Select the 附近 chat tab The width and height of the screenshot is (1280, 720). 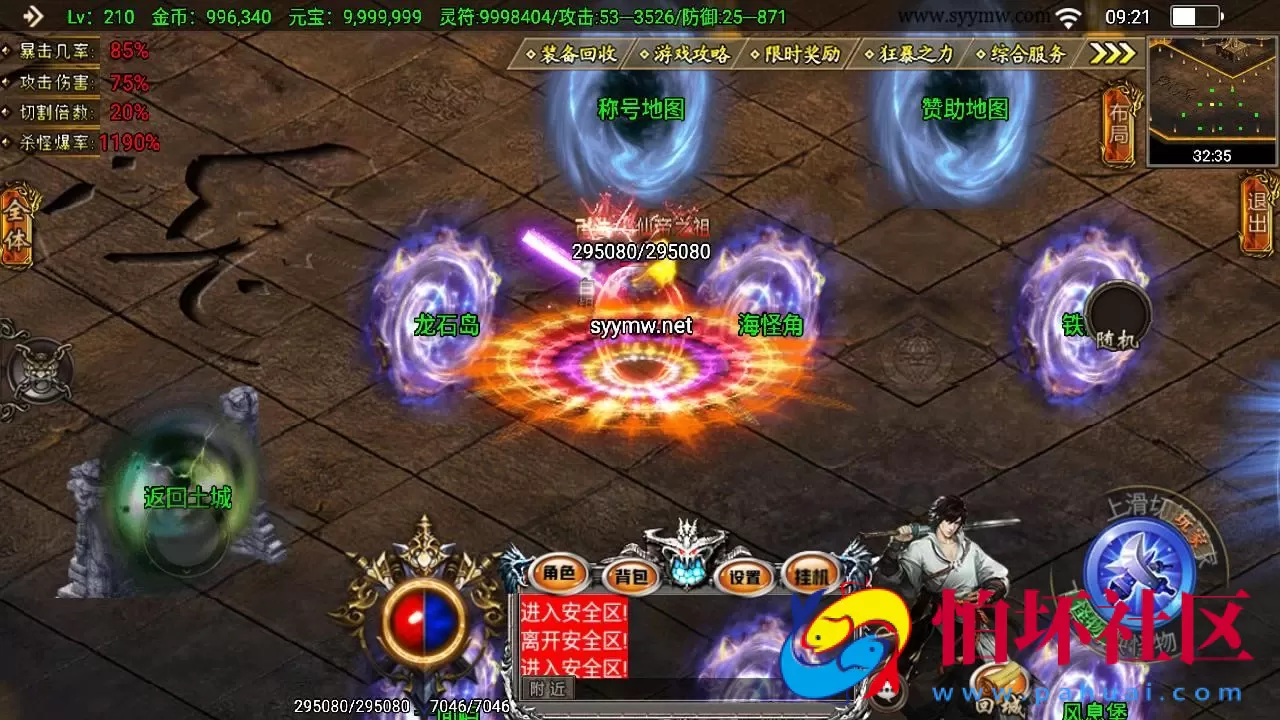pyautogui.click(x=548, y=689)
